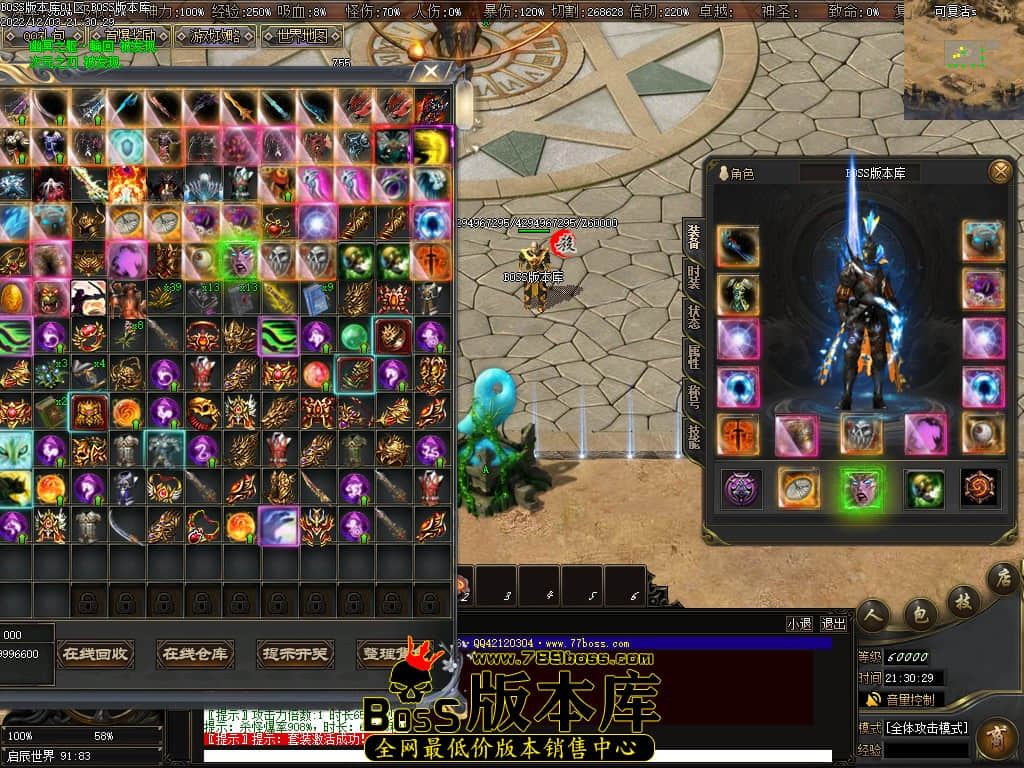This screenshot has width=1024, height=768.
Task: Switch to the 状态 status tab
Action: (x=693, y=317)
